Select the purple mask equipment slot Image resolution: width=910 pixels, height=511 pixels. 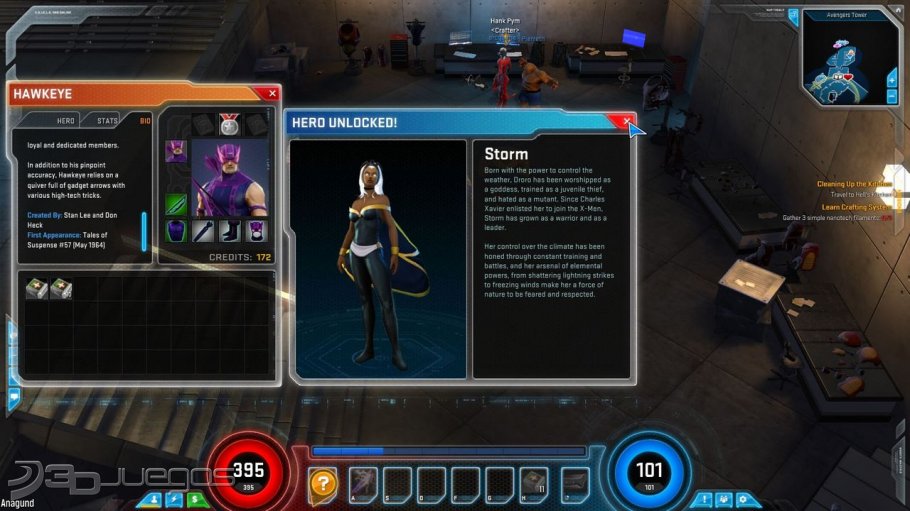256,231
